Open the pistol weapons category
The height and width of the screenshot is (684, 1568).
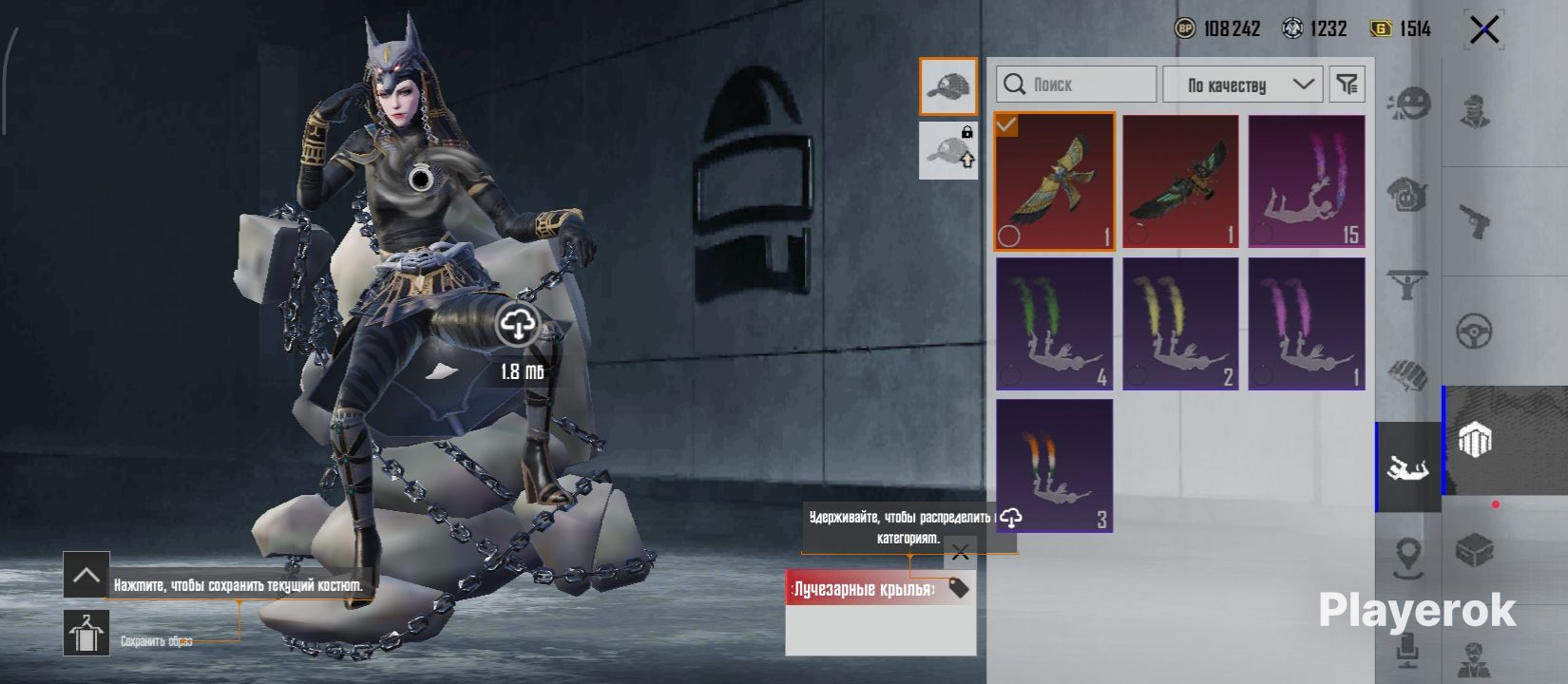pos(1474,221)
